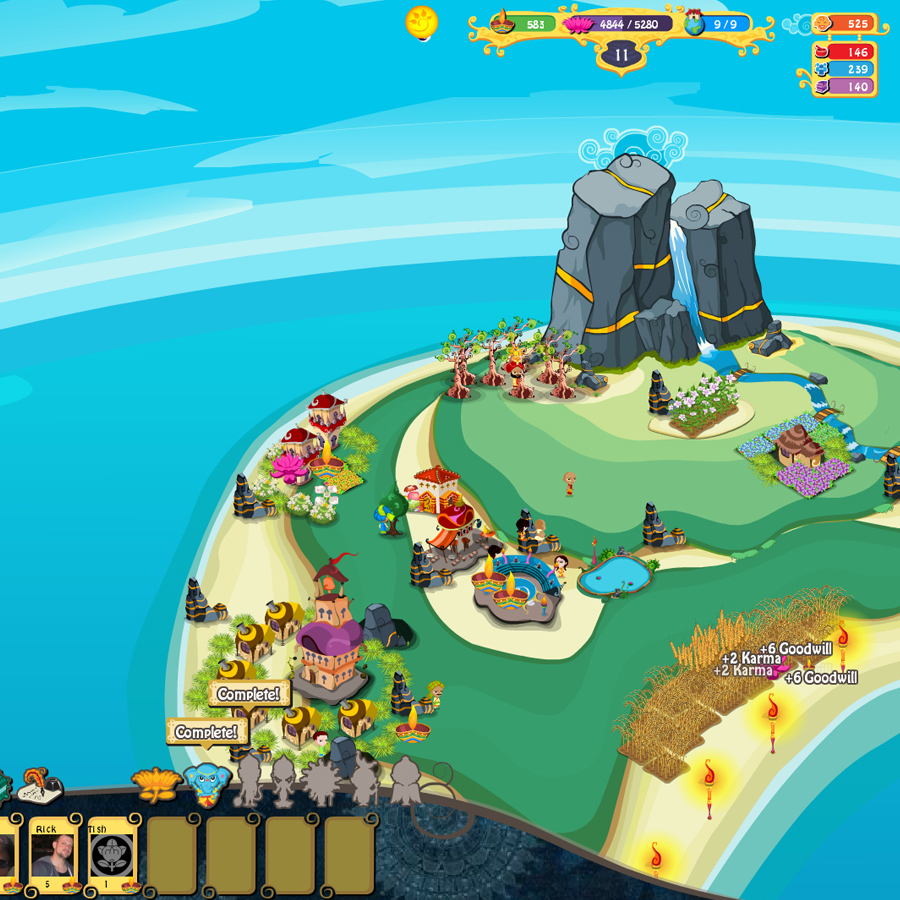Click the population globe icon
This screenshot has height=900, width=900.
coord(694,23)
